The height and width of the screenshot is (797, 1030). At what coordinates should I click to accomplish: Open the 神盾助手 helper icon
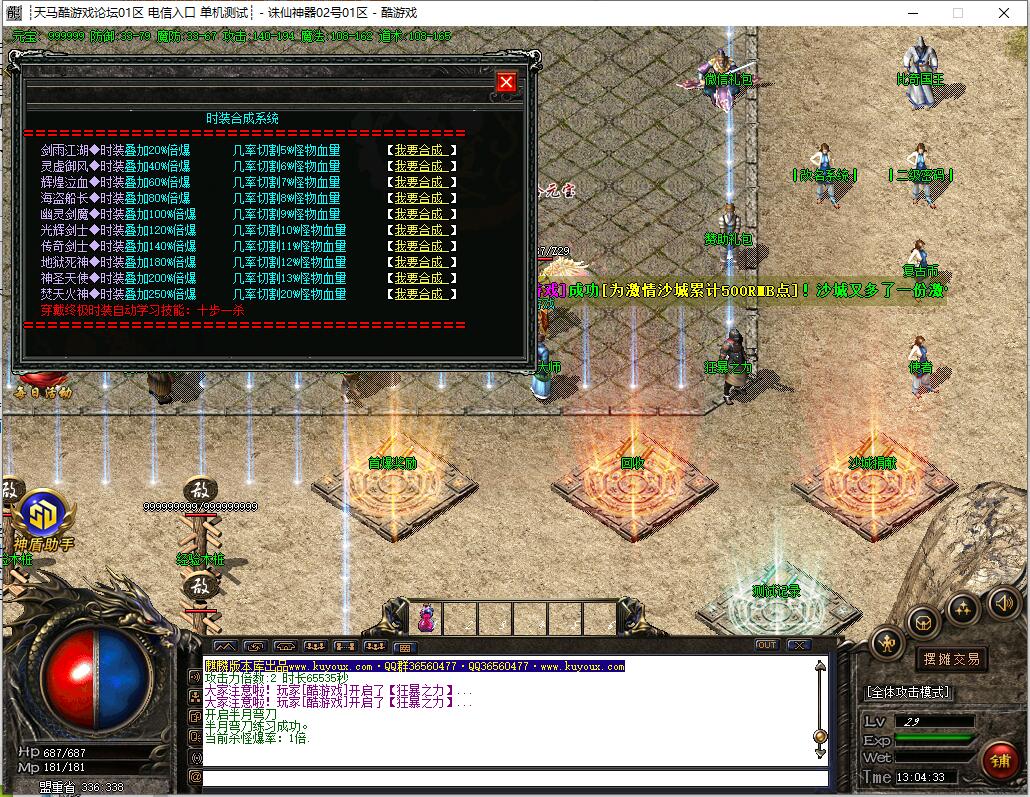pos(43,517)
